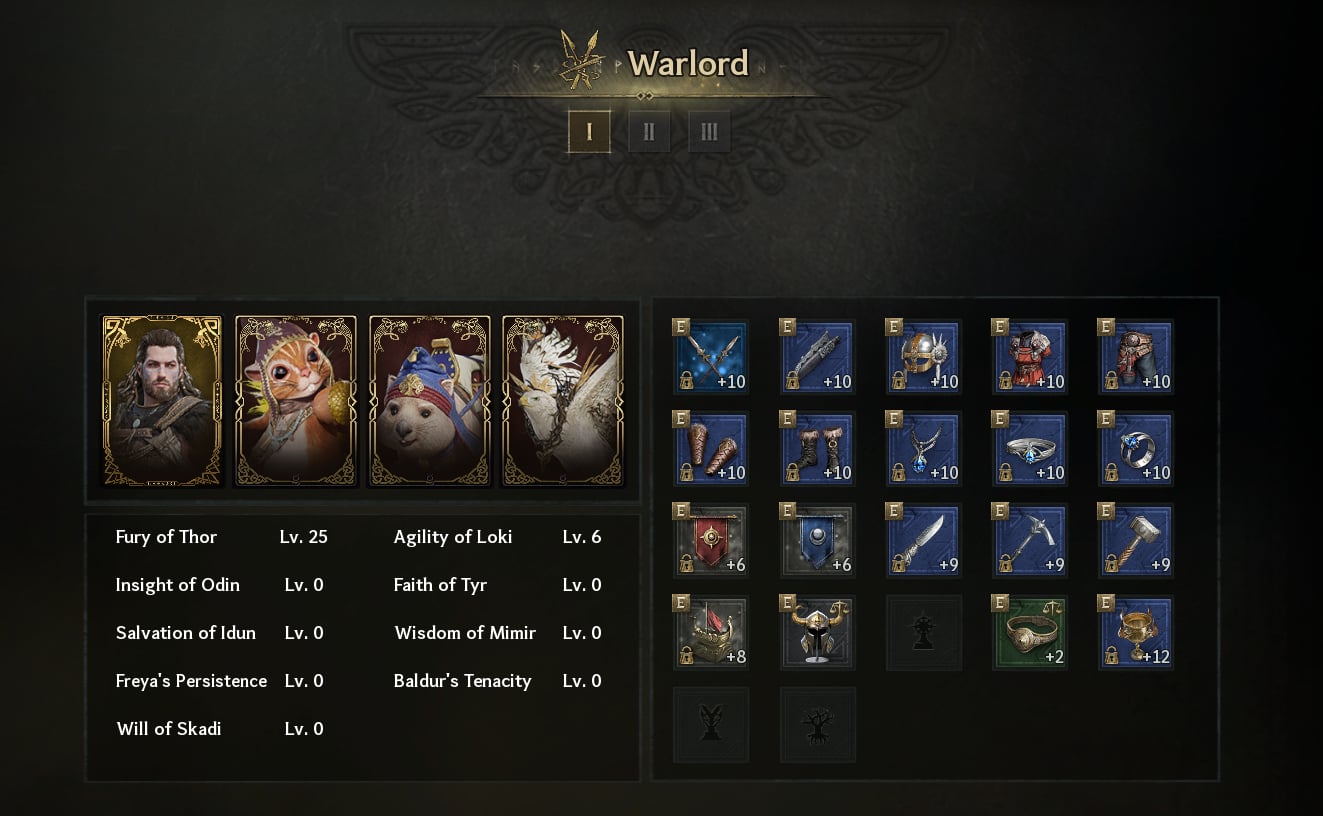Switch to preset tab I

[589, 131]
